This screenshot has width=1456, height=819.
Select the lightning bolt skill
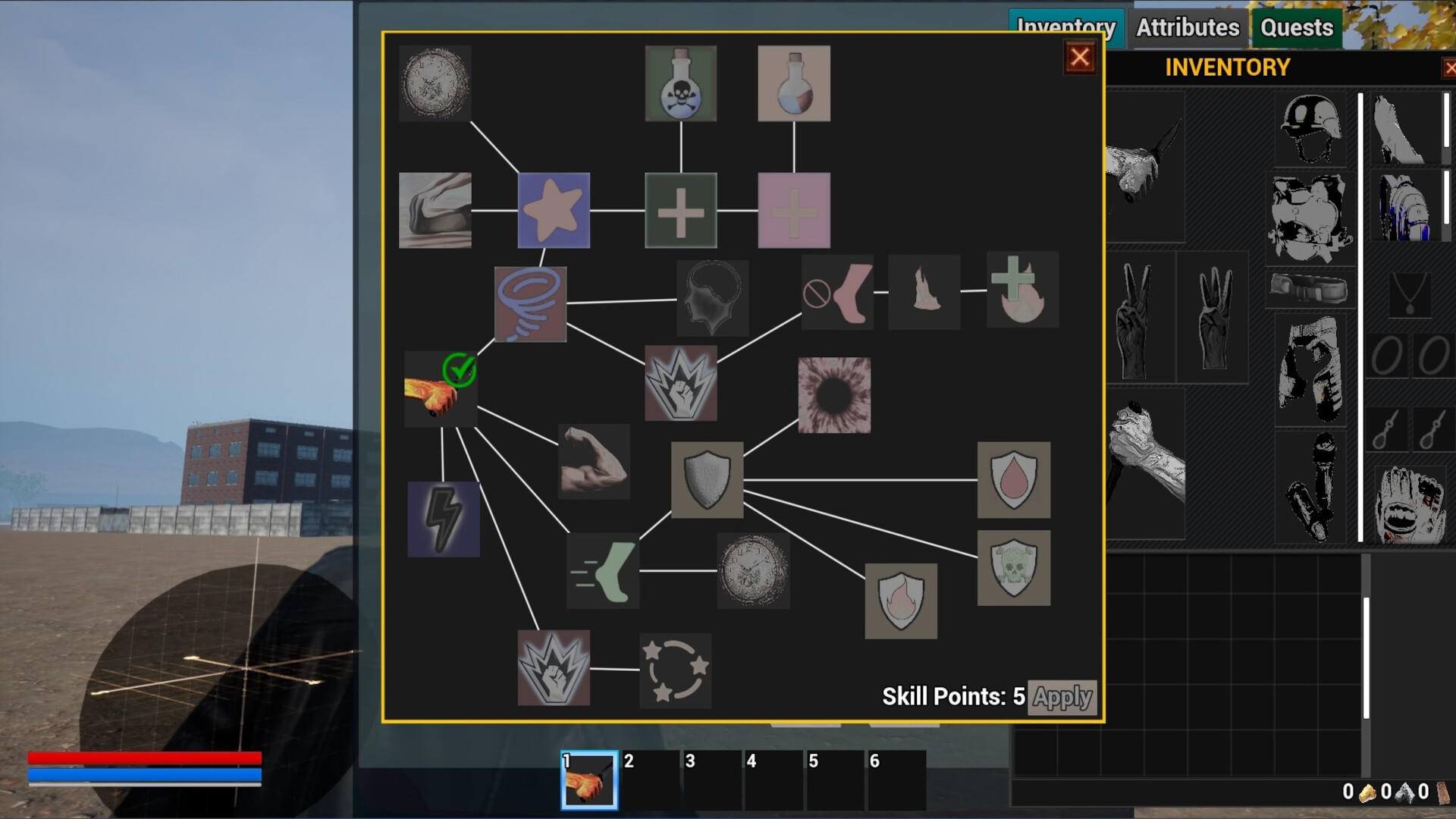click(444, 519)
